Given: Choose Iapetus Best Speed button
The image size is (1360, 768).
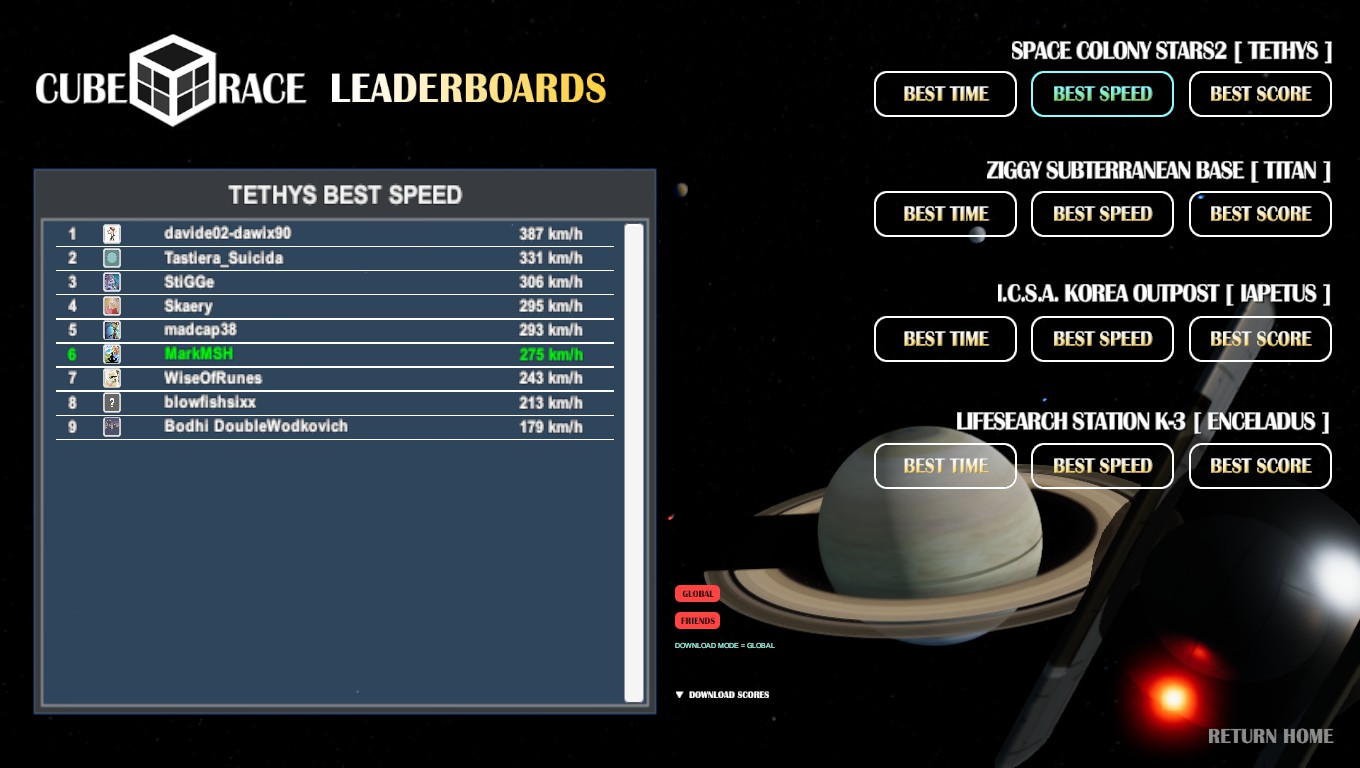Looking at the screenshot, I should click(x=1102, y=339).
